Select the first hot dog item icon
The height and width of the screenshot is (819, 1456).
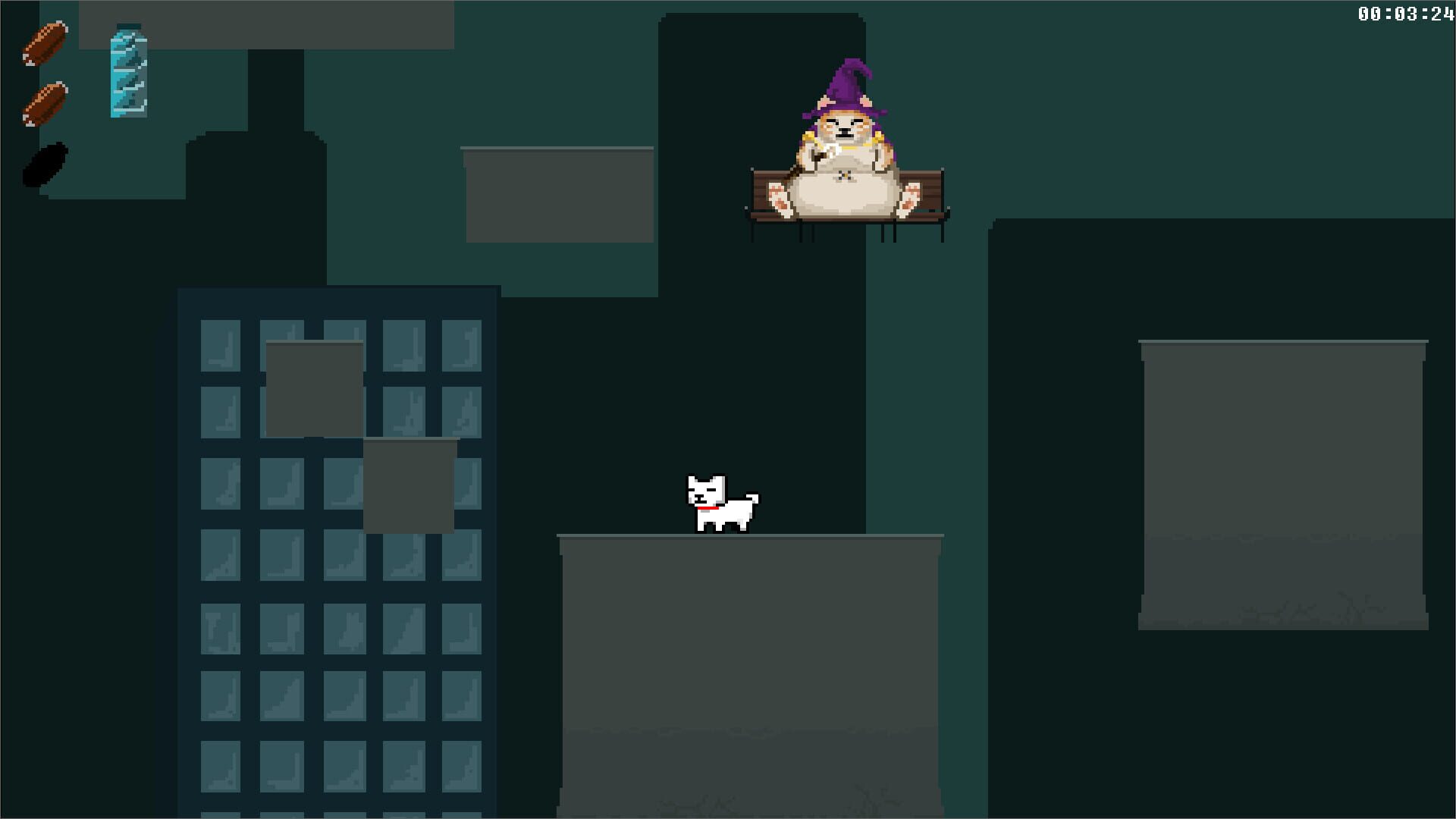pos(45,42)
